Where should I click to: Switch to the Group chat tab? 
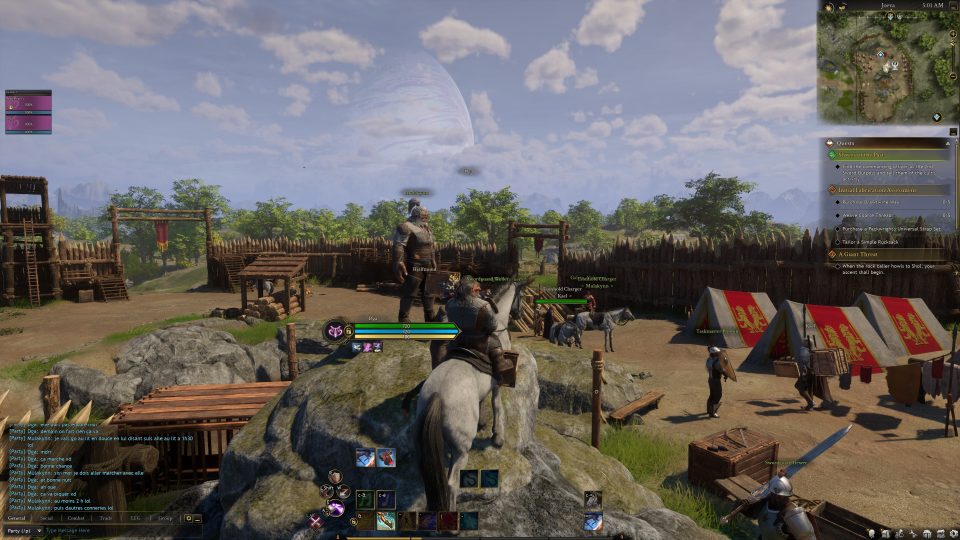[x=165, y=518]
